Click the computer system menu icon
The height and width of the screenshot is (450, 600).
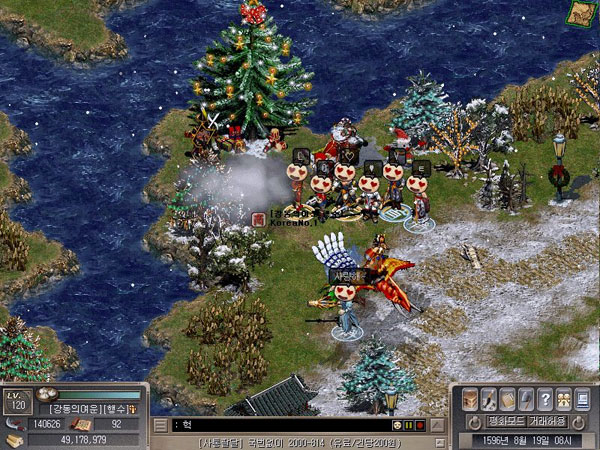(582, 398)
